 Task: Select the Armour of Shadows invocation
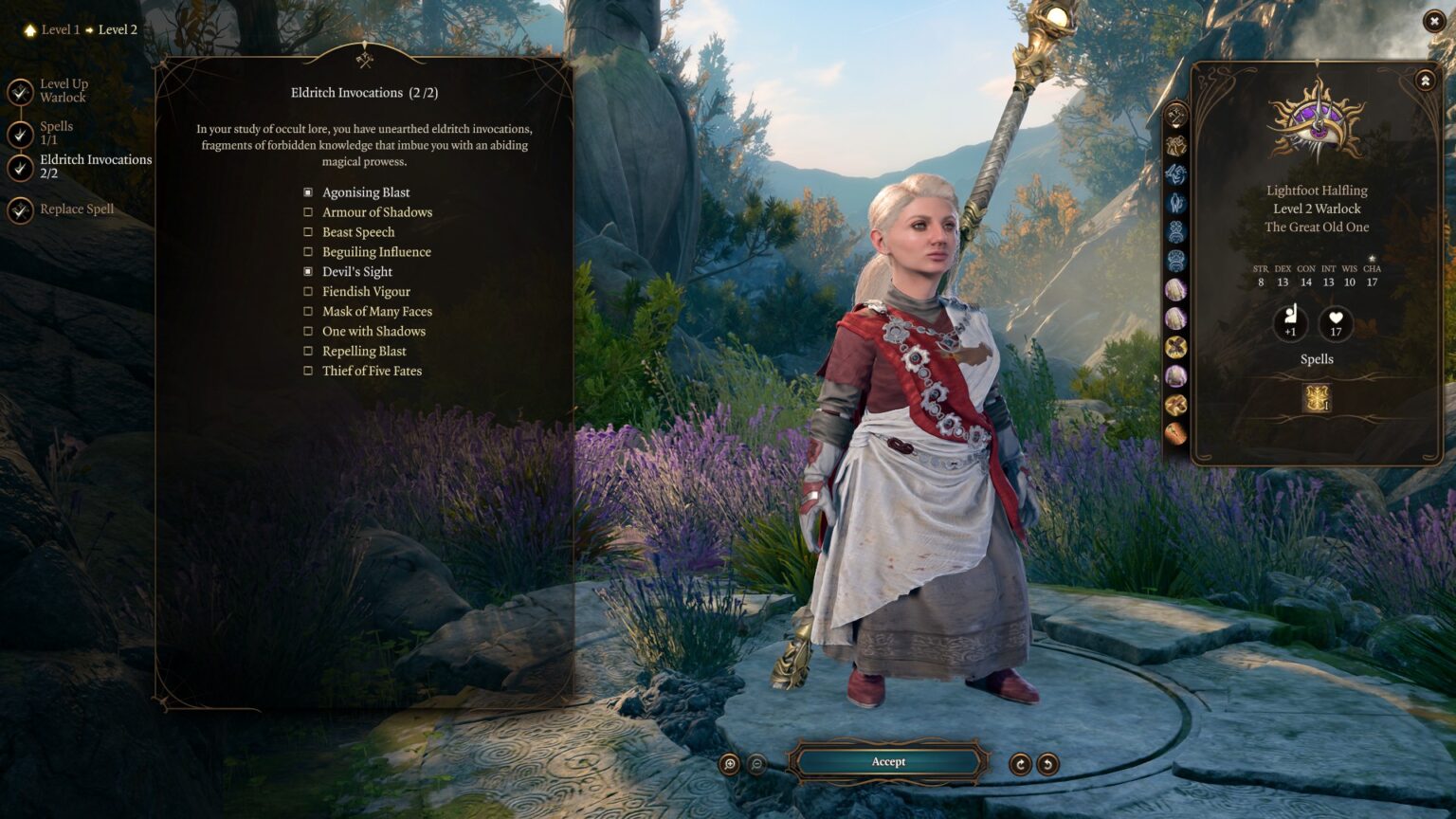click(308, 212)
